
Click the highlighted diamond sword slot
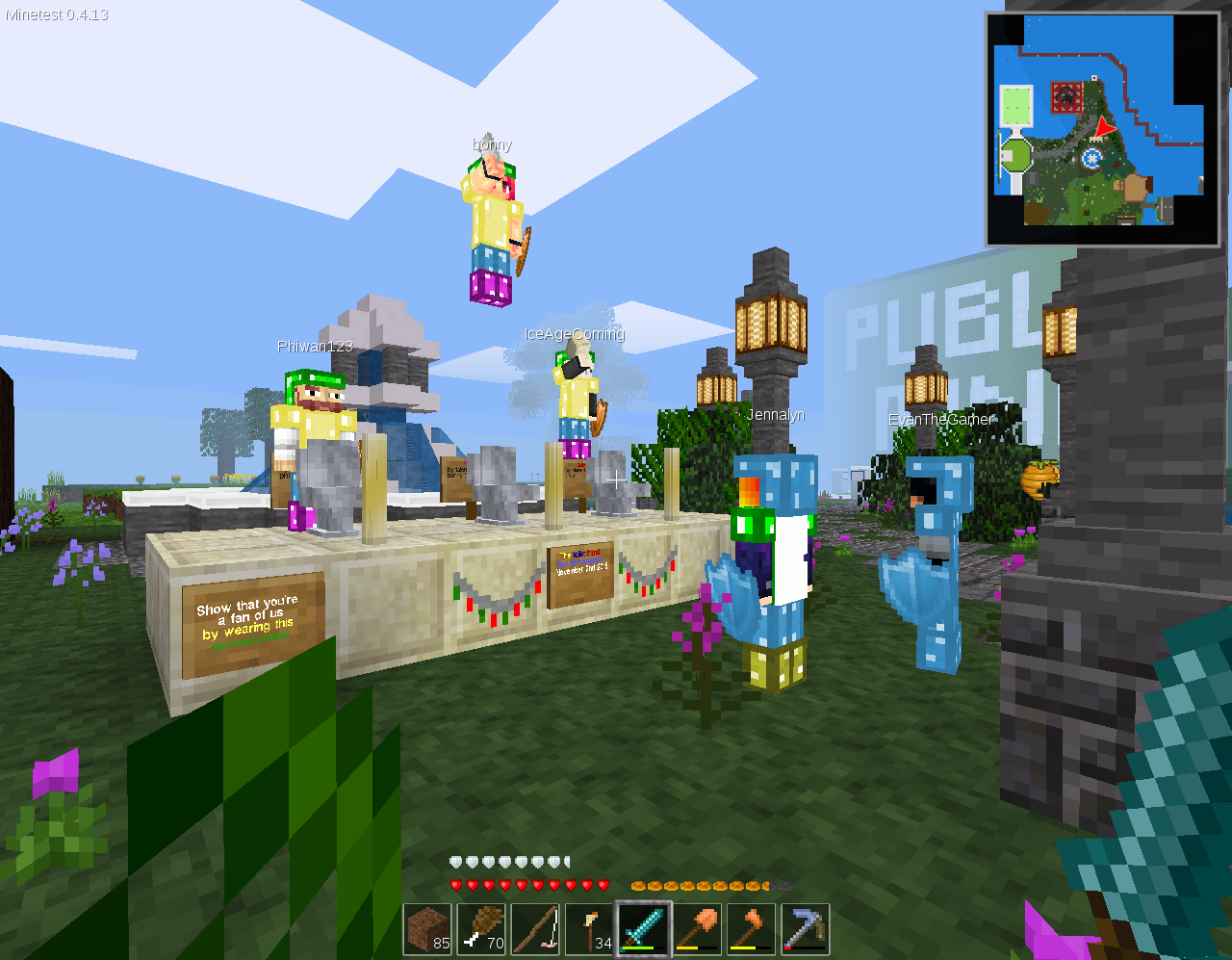pos(643,928)
